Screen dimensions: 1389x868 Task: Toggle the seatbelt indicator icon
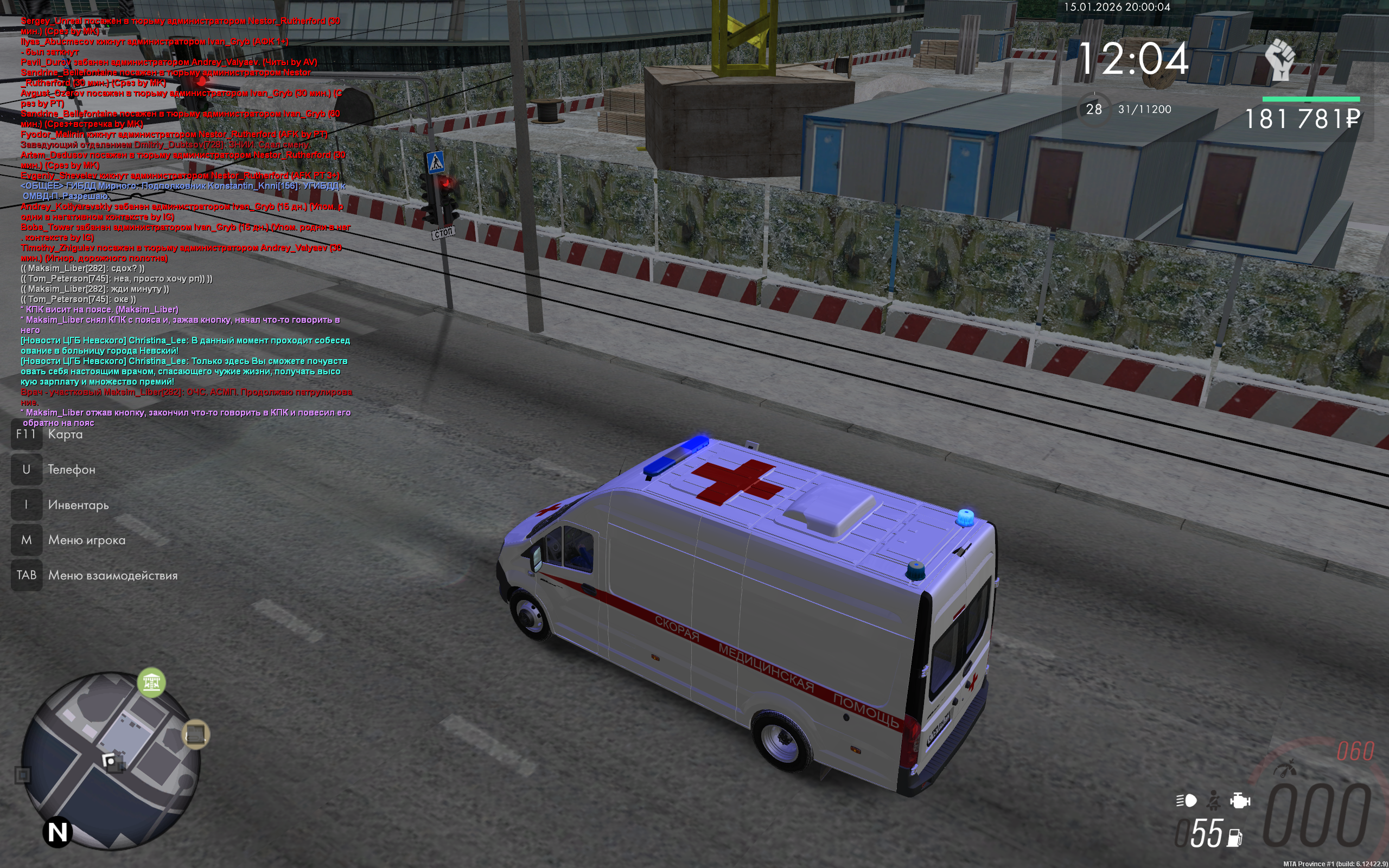[x=1214, y=800]
